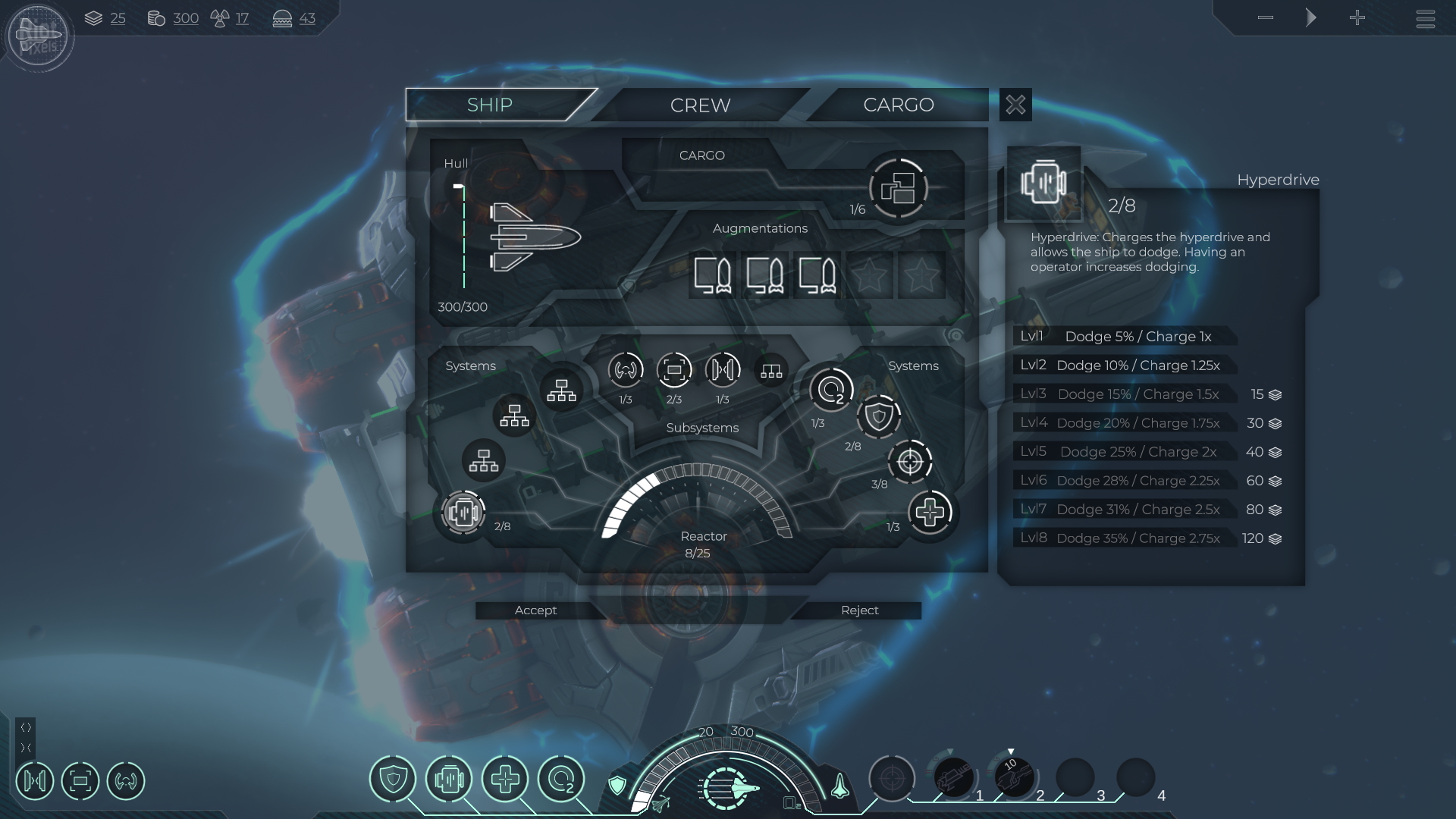Open the CARGO tab
The image size is (1456, 819).
[898, 105]
